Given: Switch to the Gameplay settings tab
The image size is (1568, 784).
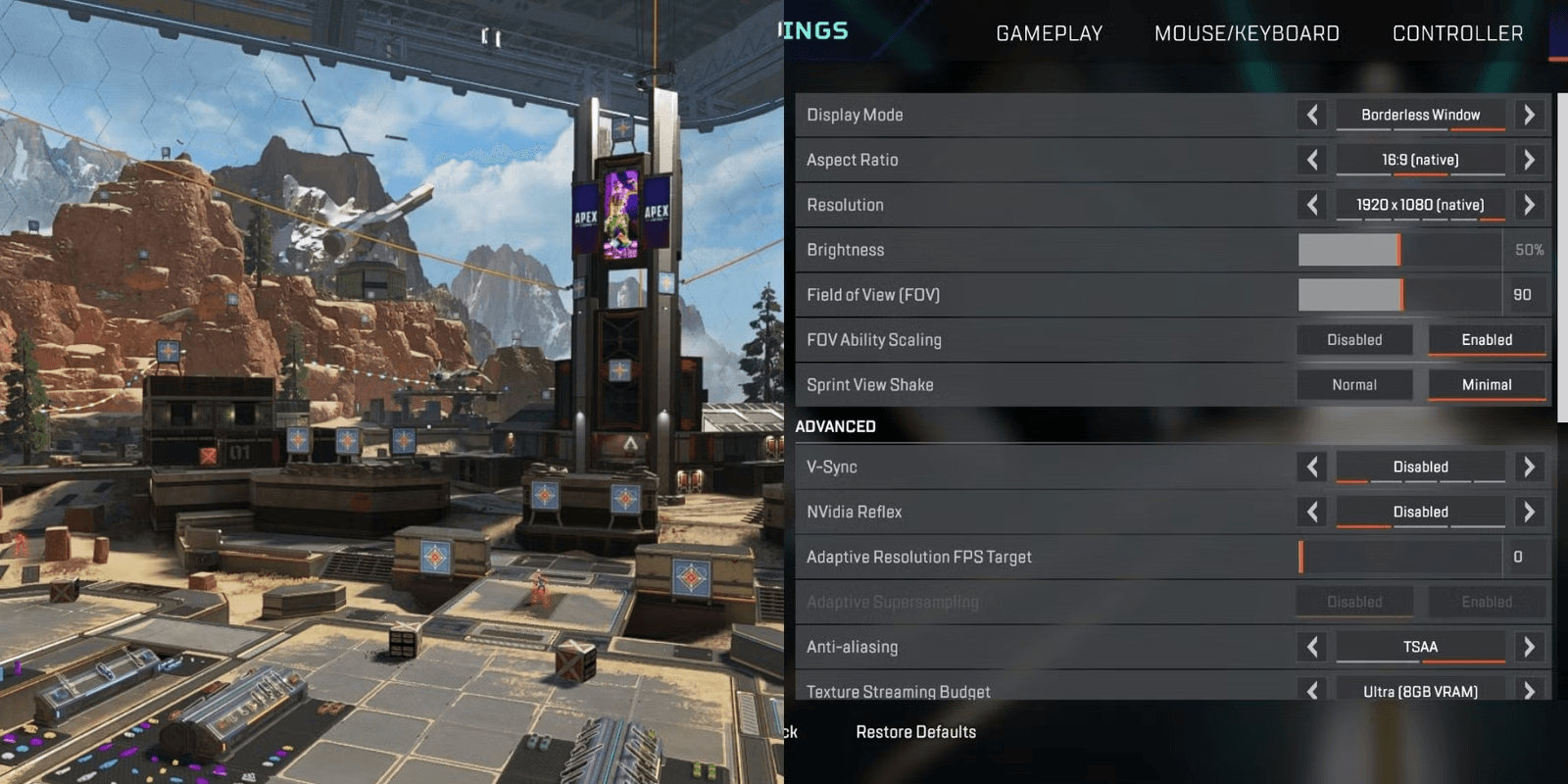Looking at the screenshot, I should 1049,32.
